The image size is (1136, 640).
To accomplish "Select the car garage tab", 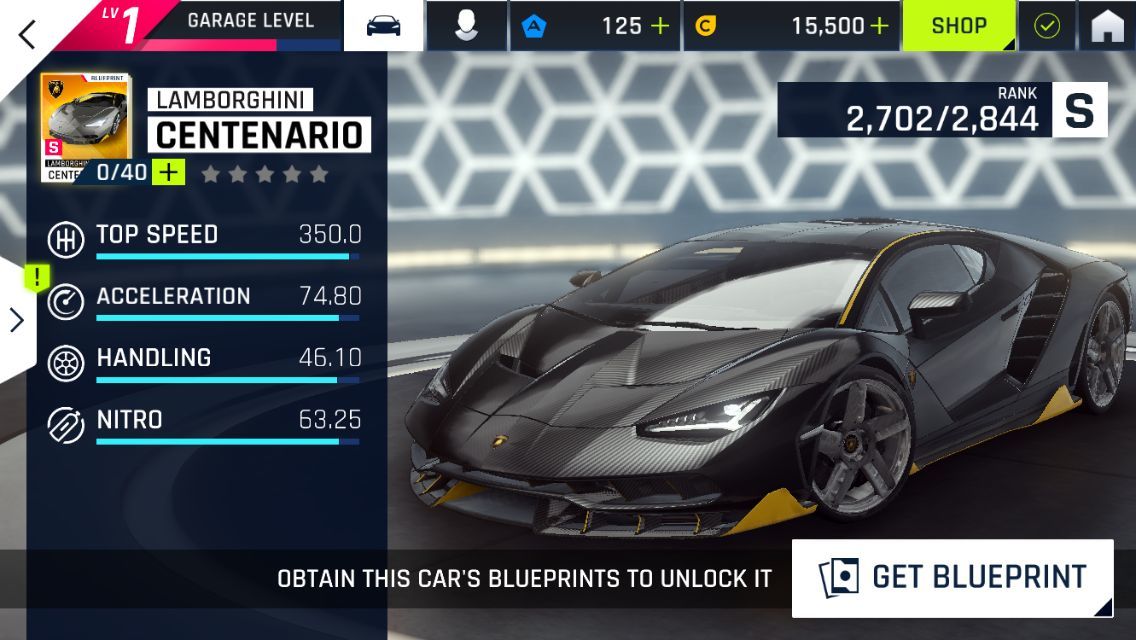I will point(384,26).
